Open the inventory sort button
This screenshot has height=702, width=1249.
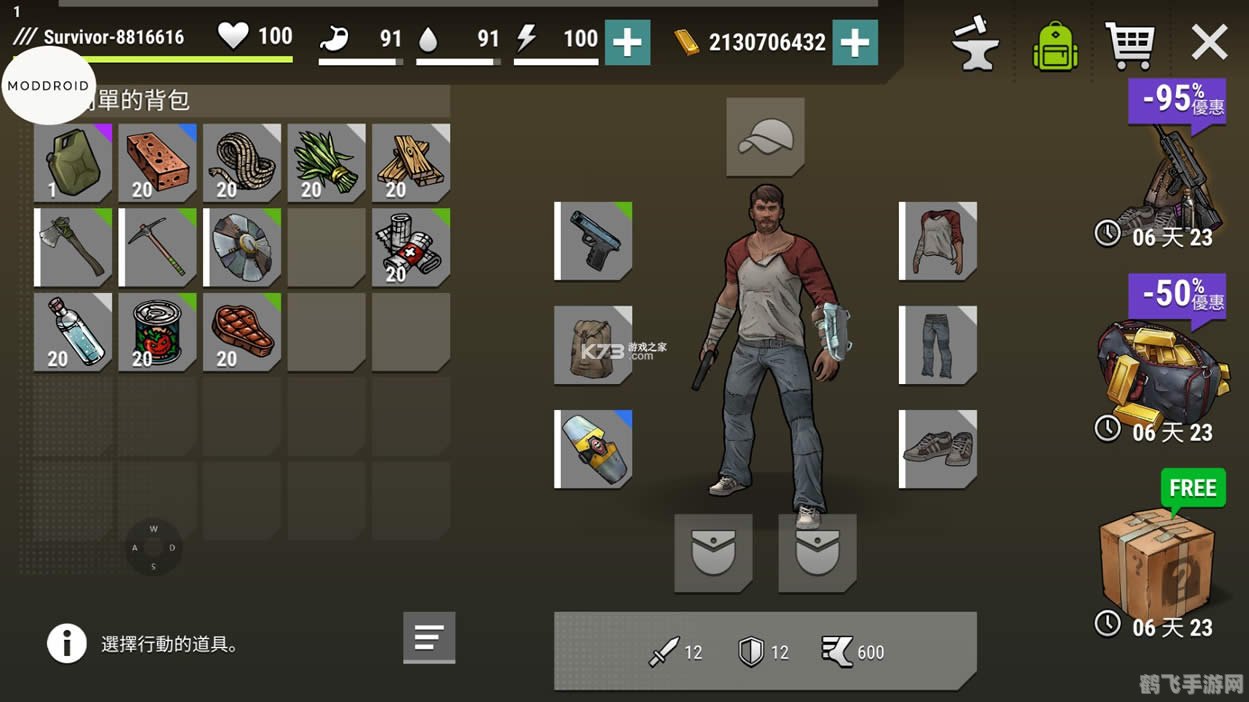(x=429, y=637)
